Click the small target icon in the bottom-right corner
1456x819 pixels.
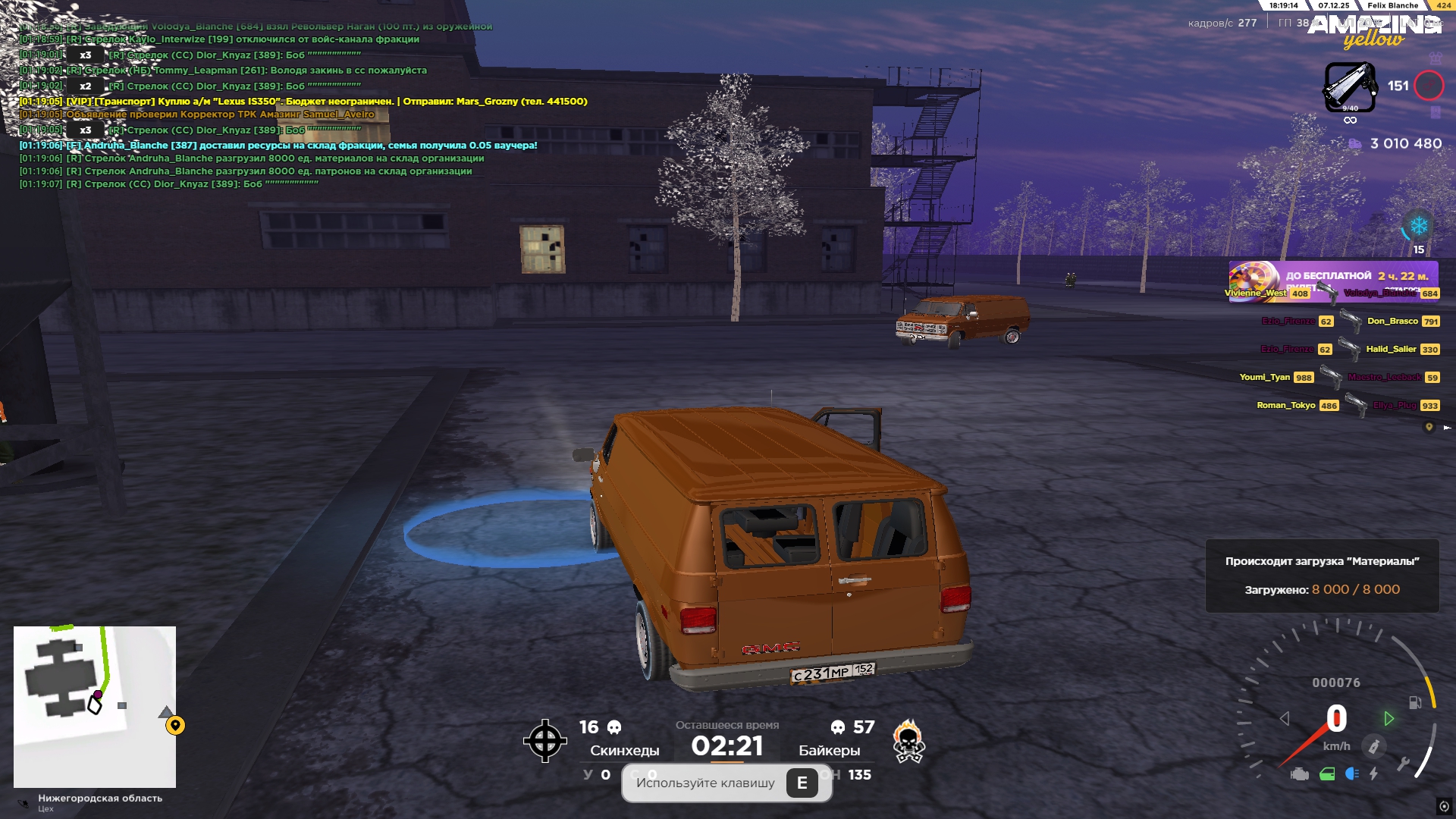[1444, 806]
